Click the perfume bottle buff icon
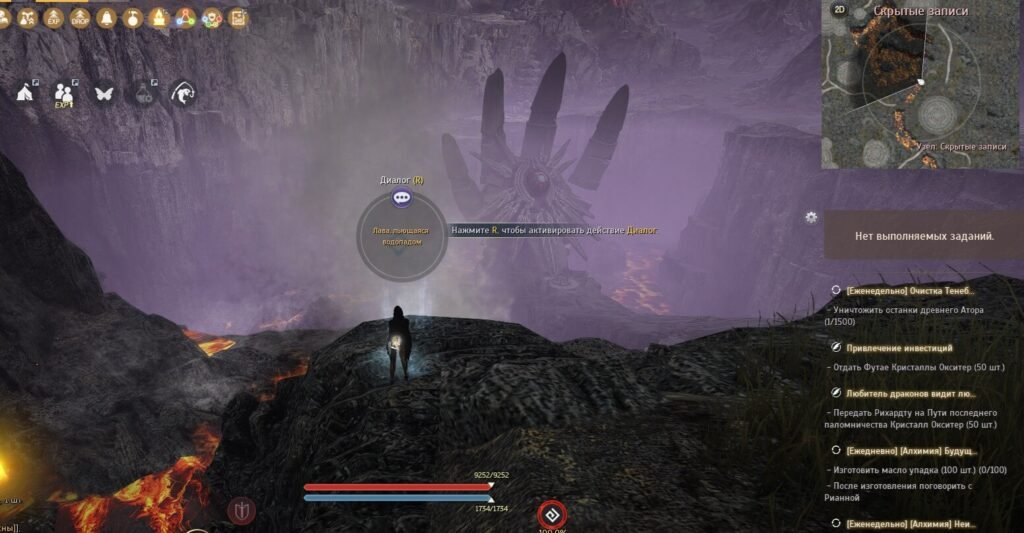 coord(132,18)
